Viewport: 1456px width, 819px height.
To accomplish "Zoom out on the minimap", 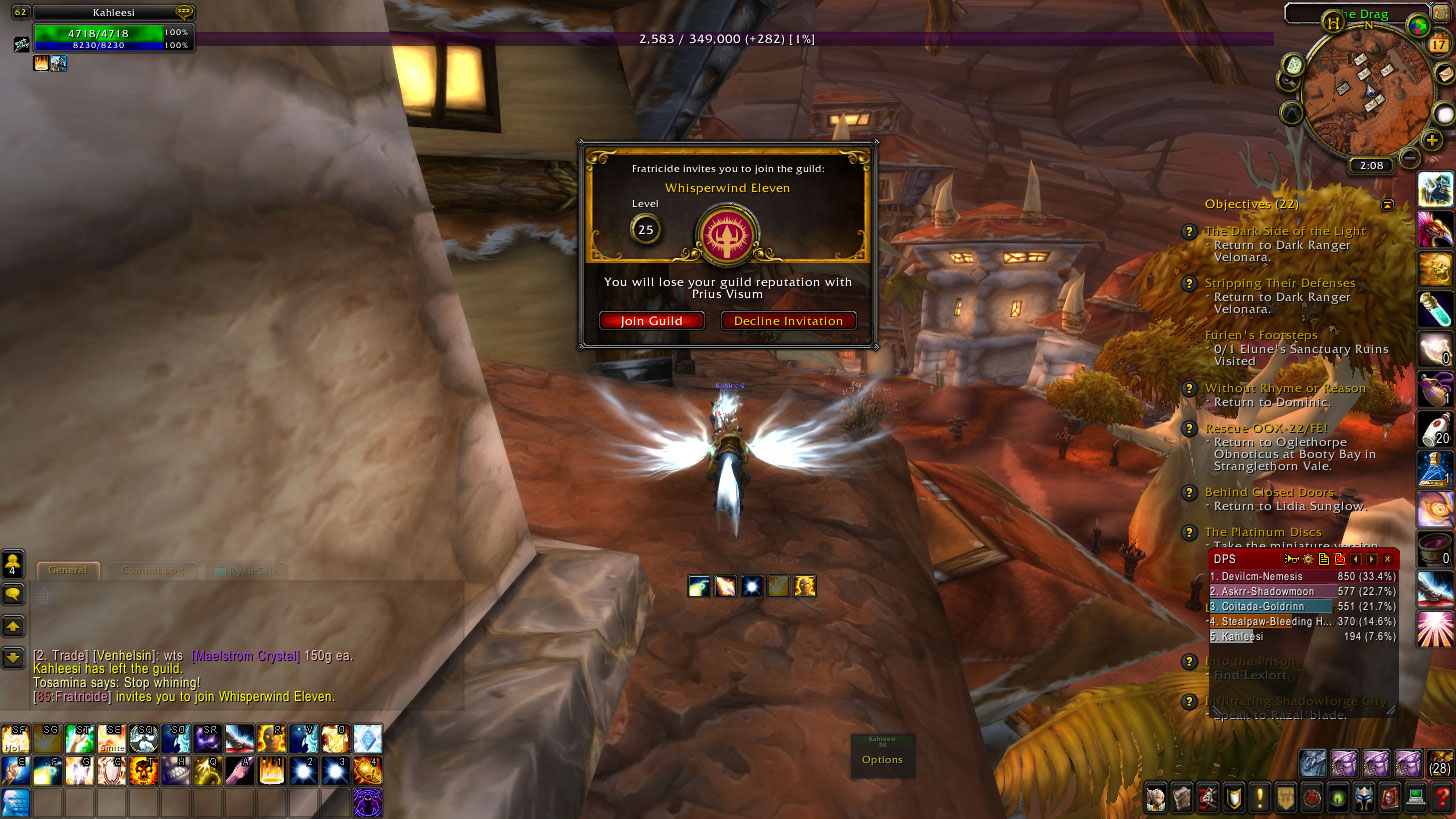I will 1410,157.
